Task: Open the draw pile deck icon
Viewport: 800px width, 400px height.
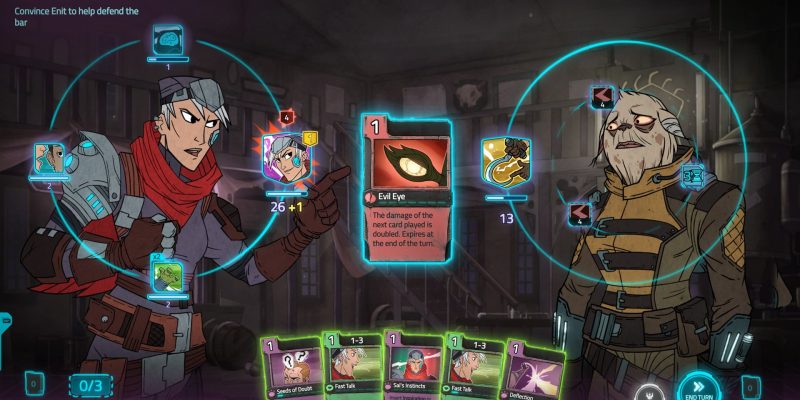Action: tap(33, 383)
